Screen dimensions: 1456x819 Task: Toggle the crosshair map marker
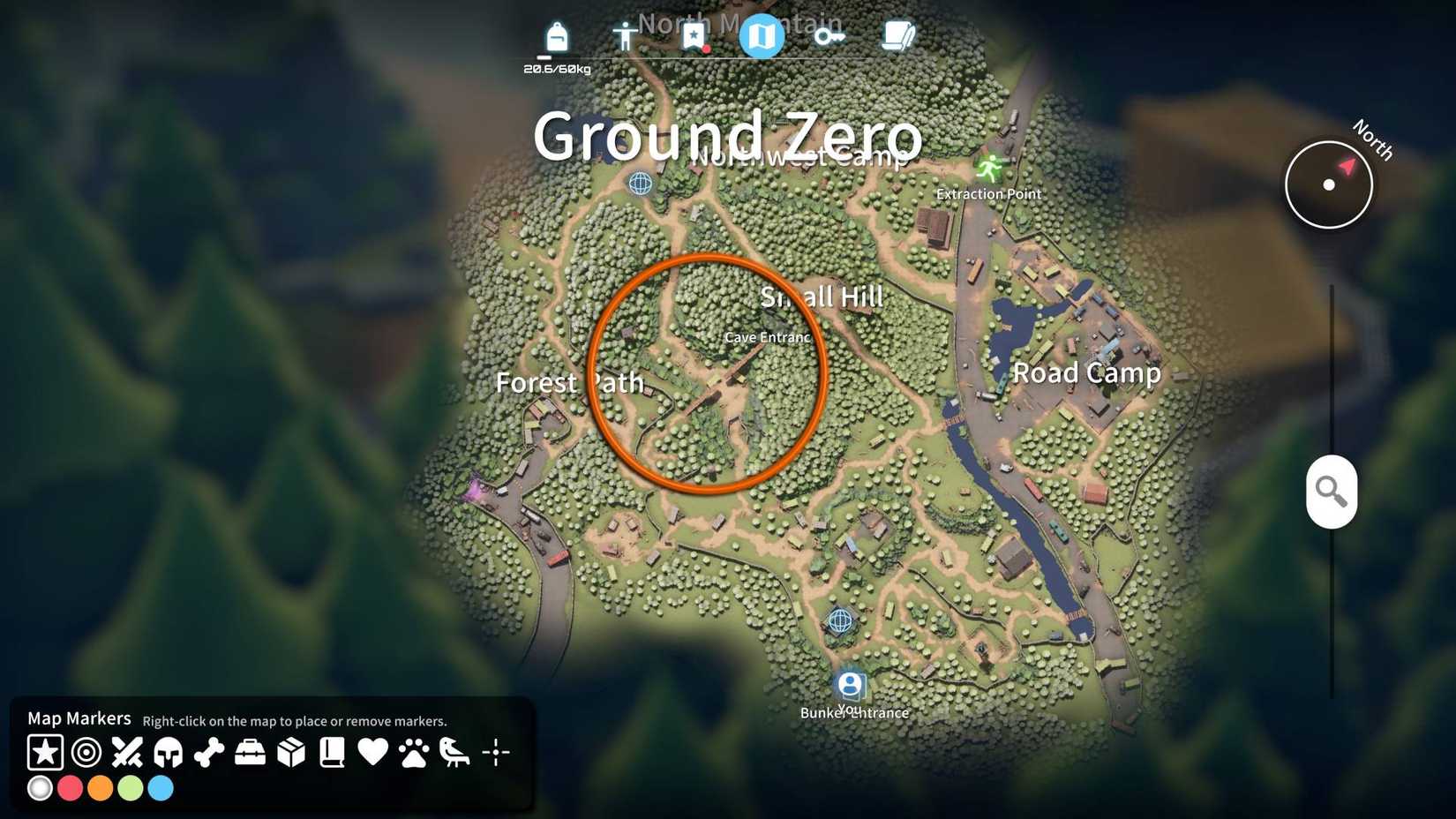(x=496, y=753)
